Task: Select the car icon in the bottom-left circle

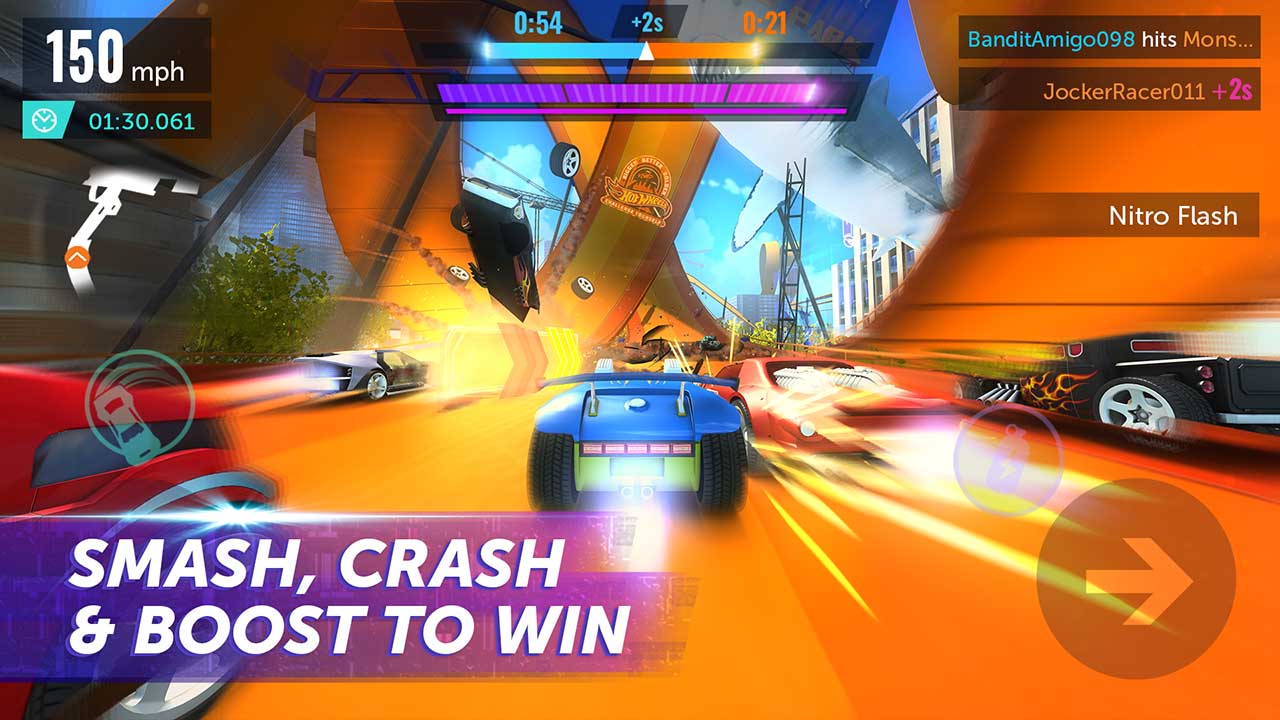Action: click(x=132, y=405)
